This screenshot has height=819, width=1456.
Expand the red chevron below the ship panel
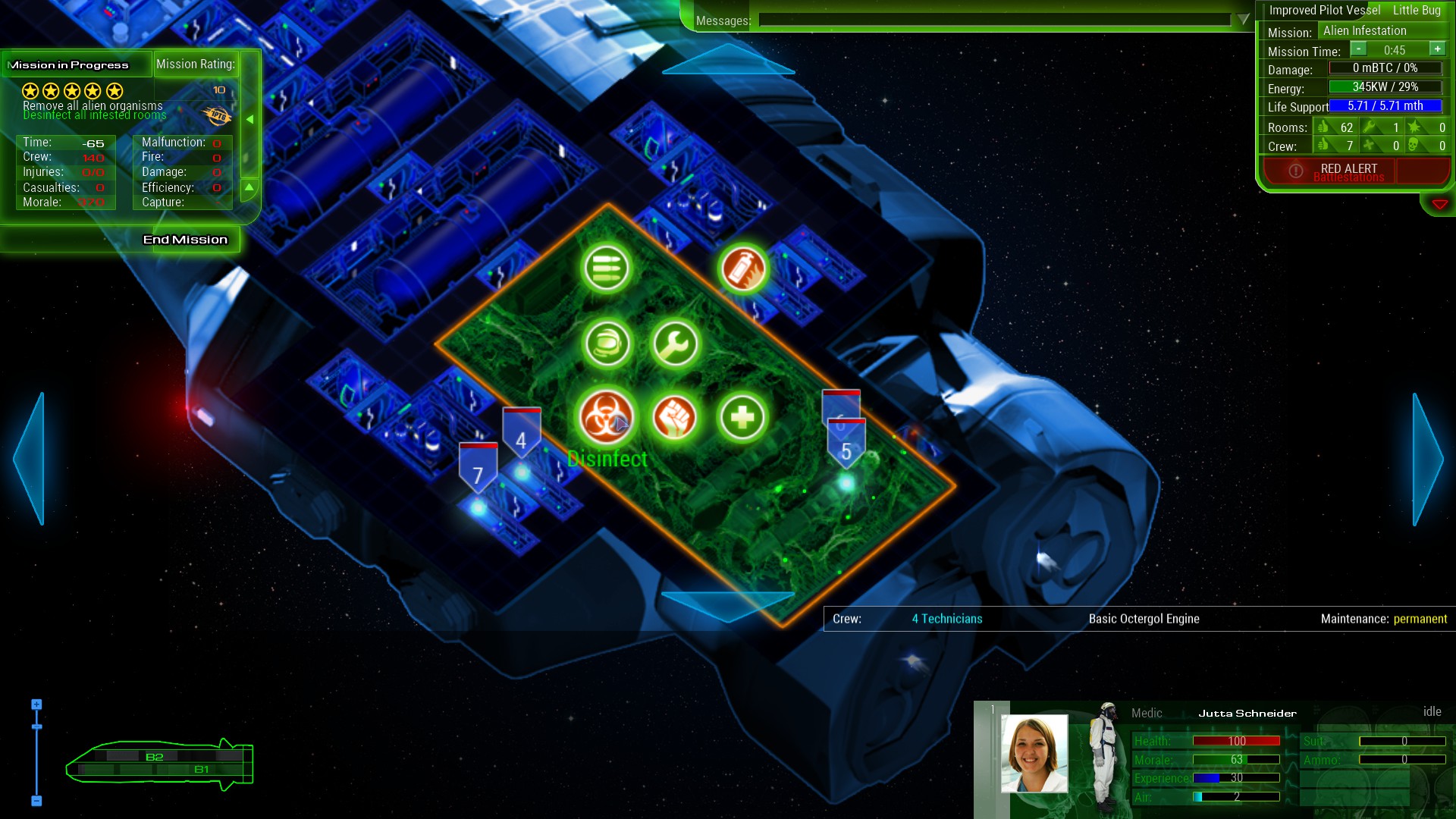tap(1440, 202)
